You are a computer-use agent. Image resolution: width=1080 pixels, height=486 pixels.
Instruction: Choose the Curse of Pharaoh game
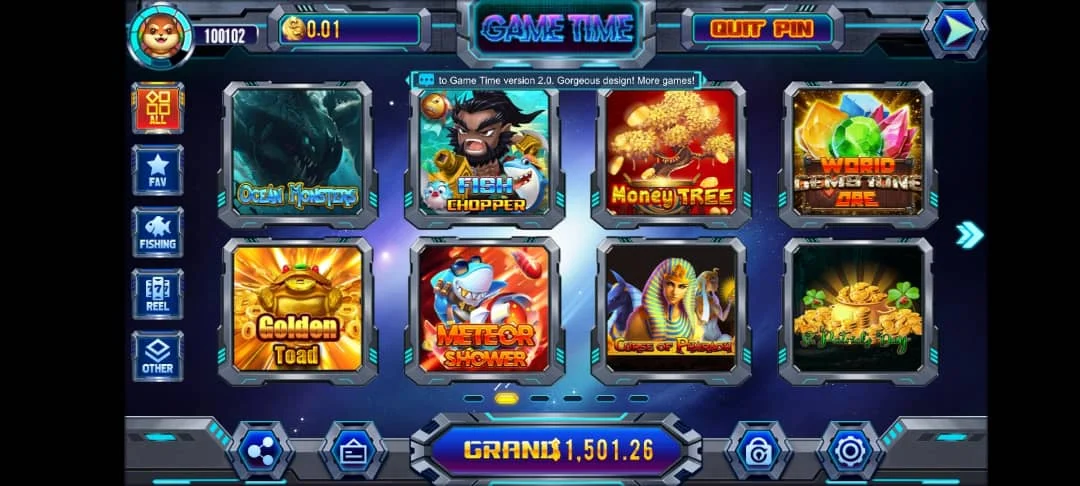(671, 310)
